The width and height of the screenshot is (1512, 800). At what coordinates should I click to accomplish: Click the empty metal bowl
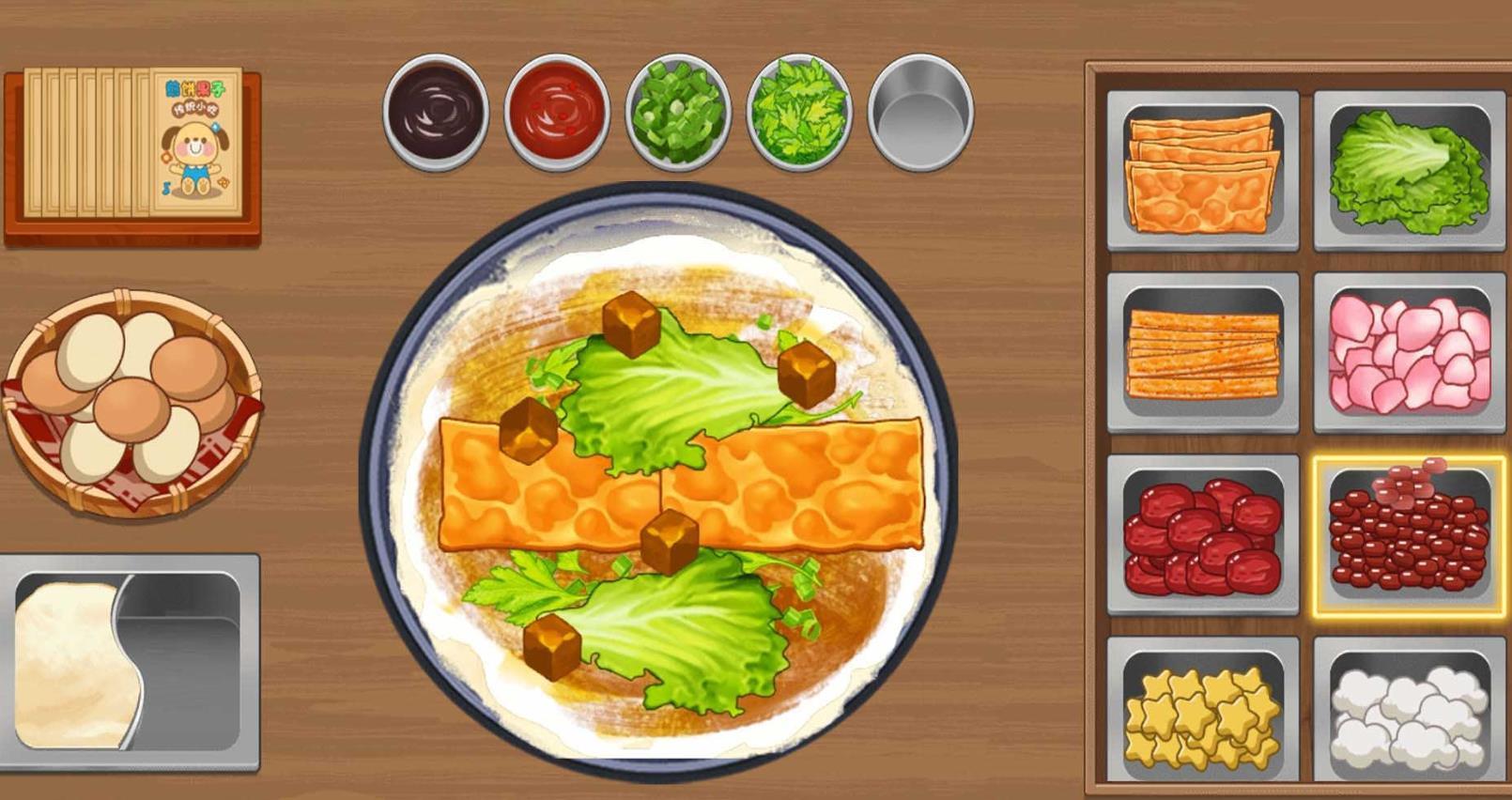920,112
